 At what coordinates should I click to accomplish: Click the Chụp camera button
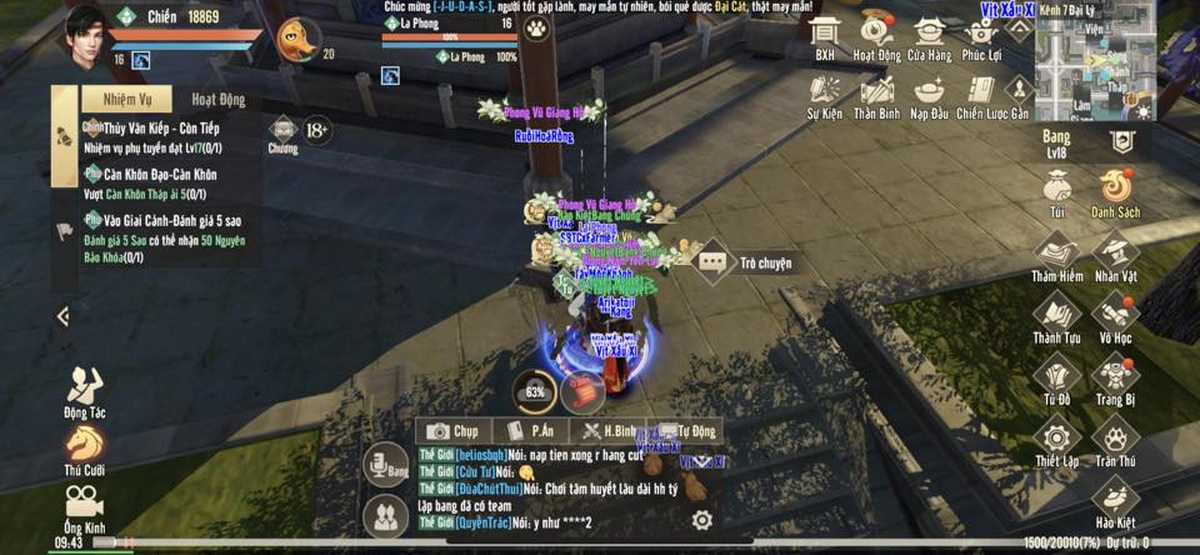(453, 431)
